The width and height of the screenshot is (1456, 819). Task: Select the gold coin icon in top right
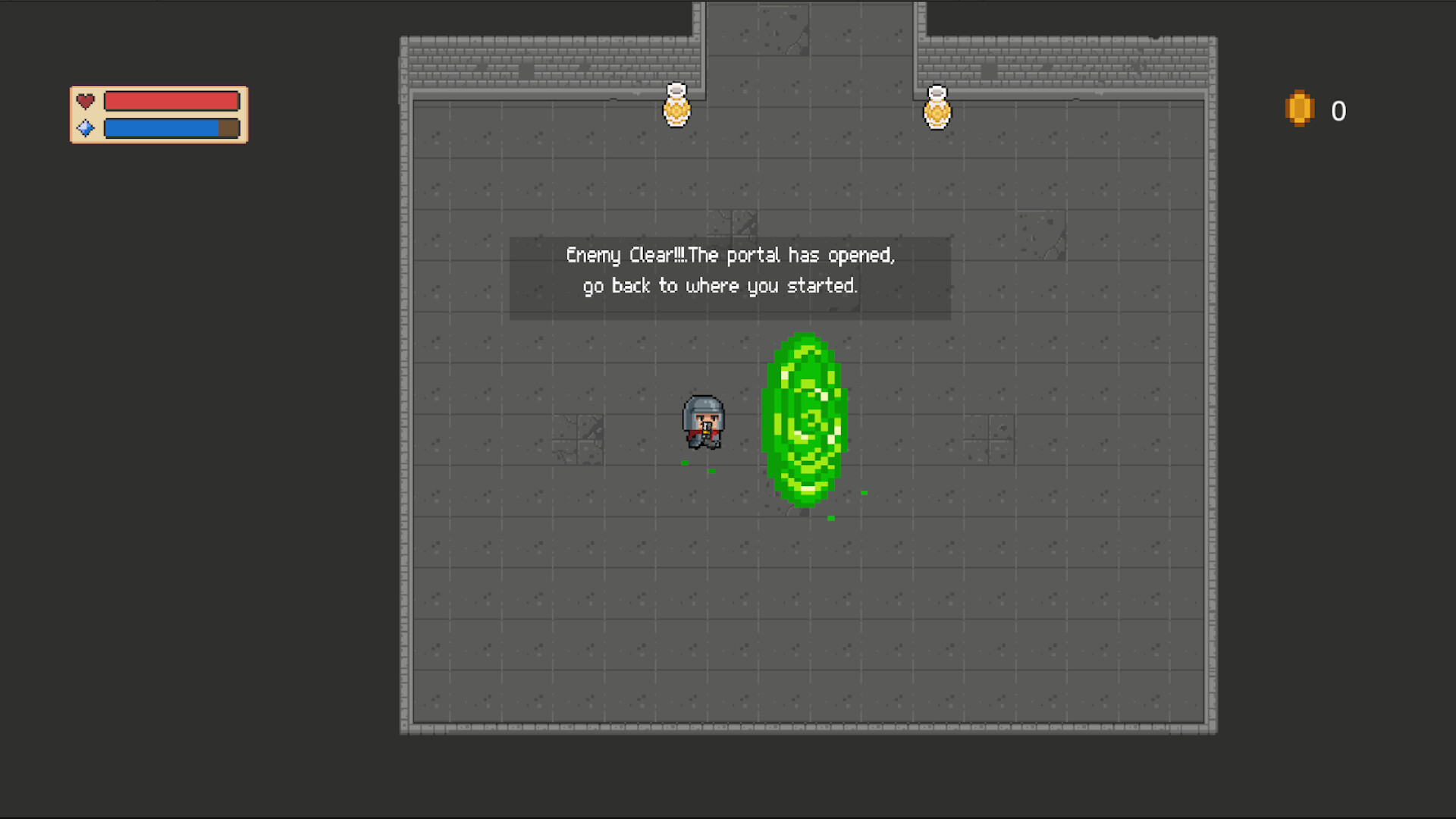[1299, 110]
